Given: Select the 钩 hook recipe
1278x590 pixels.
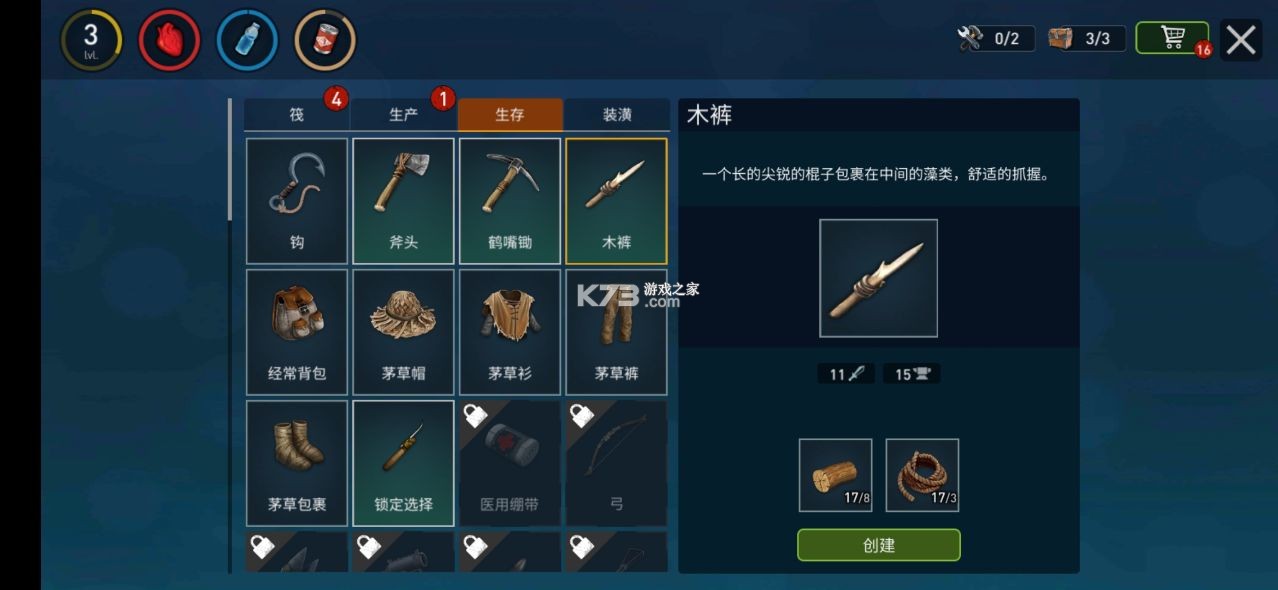Looking at the screenshot, I should (297, 200).
